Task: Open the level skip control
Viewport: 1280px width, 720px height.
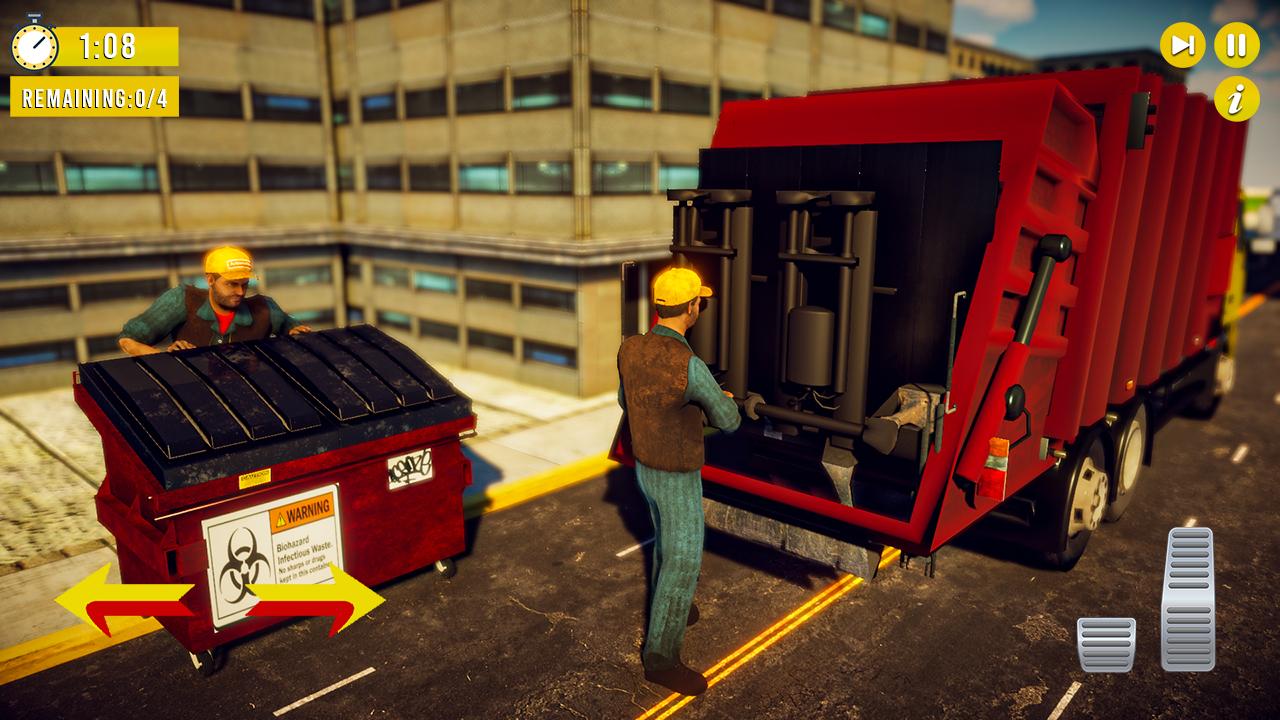Action: pos(1181,43)
